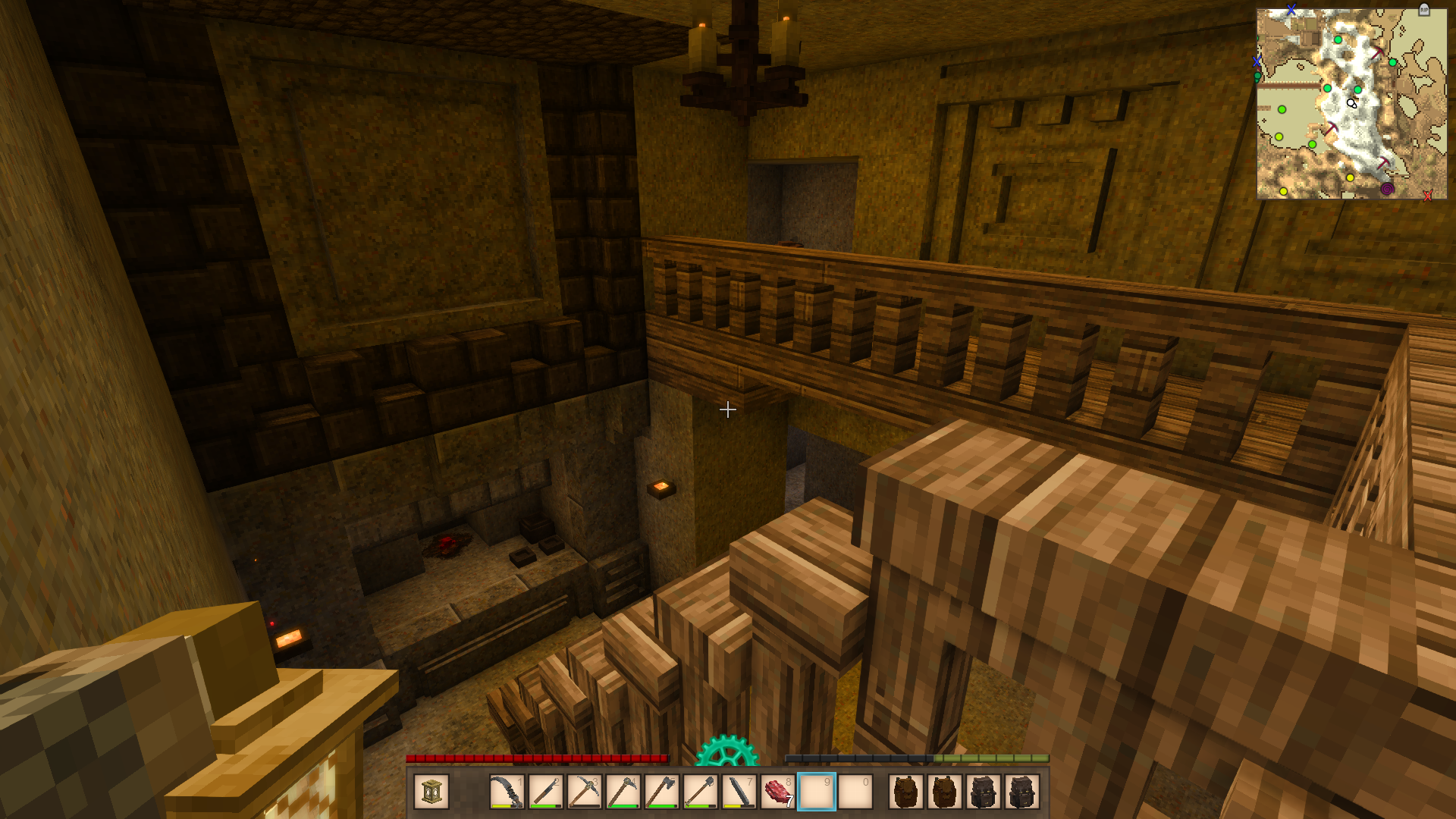Equip the axe in hotbar slot 5
The height and width of the screenshot is (819, 1456).
pos(661,792)
